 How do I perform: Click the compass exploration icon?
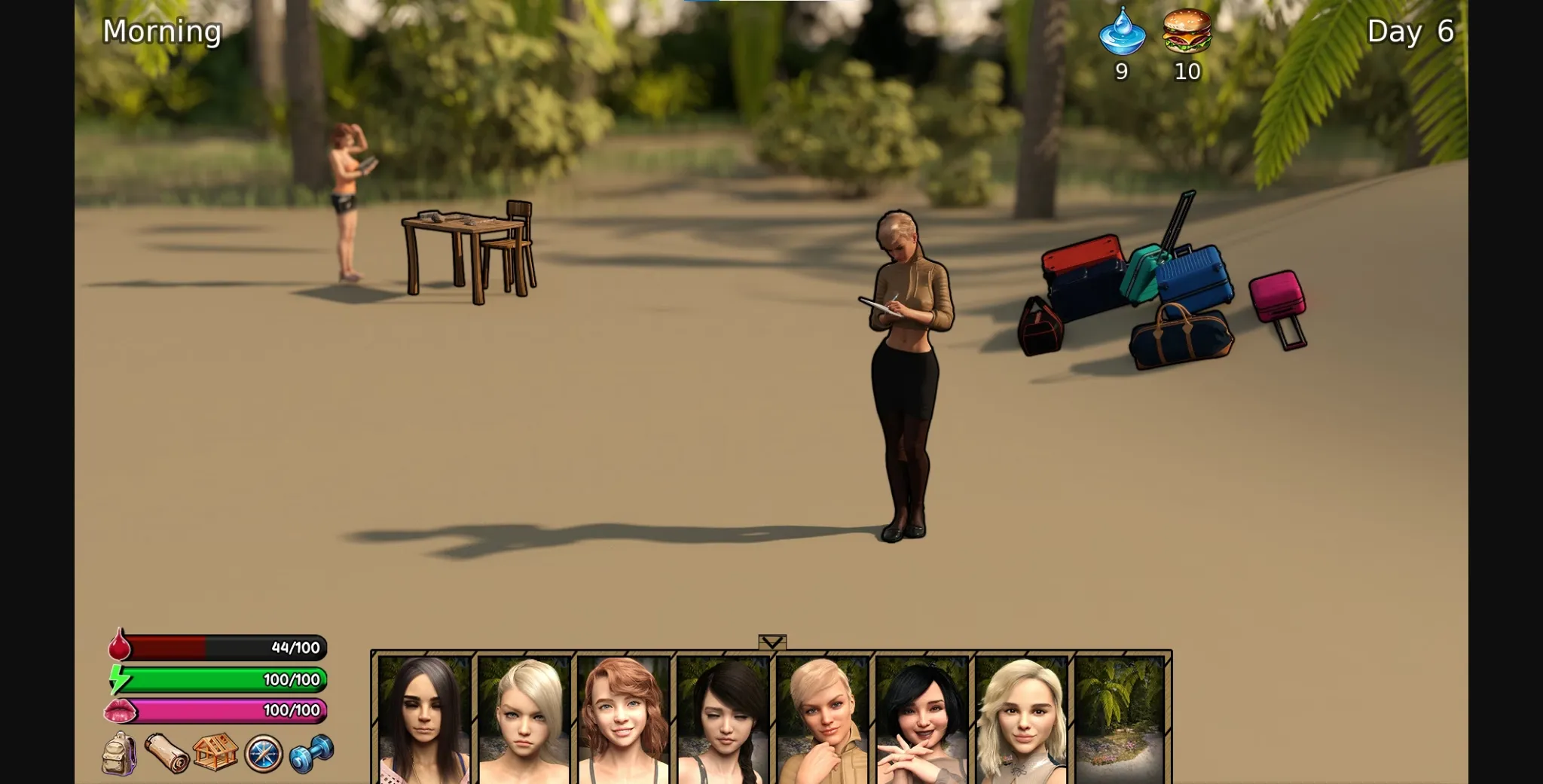click(x=264, y=753)
